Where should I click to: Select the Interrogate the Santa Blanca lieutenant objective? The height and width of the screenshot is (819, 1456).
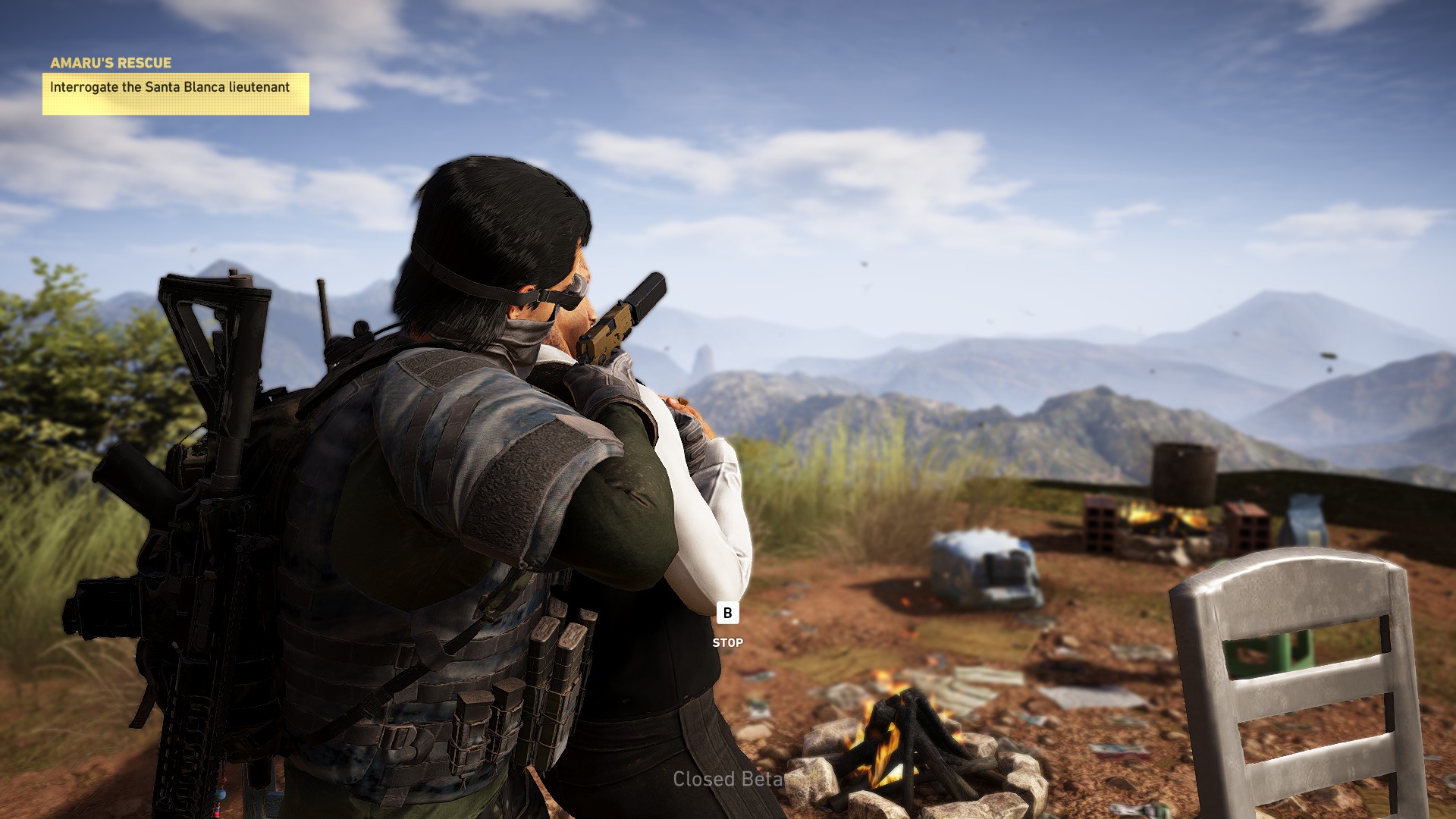pos(170,88)
